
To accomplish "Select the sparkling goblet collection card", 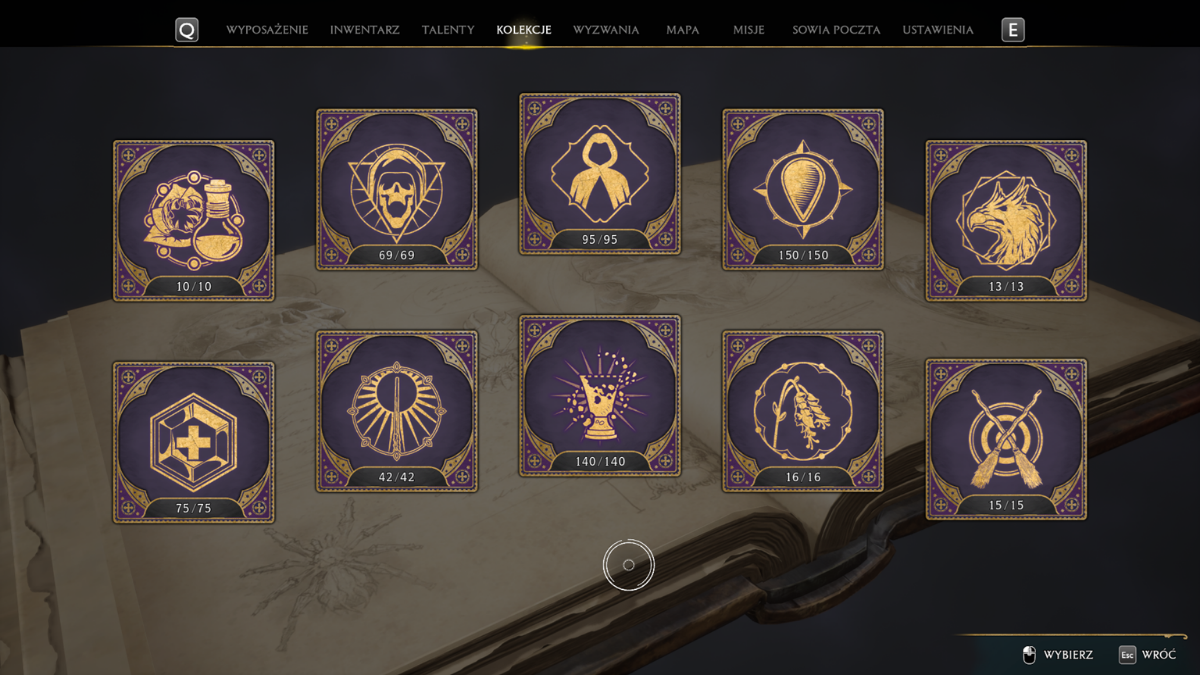I will (x=600, y=395).
